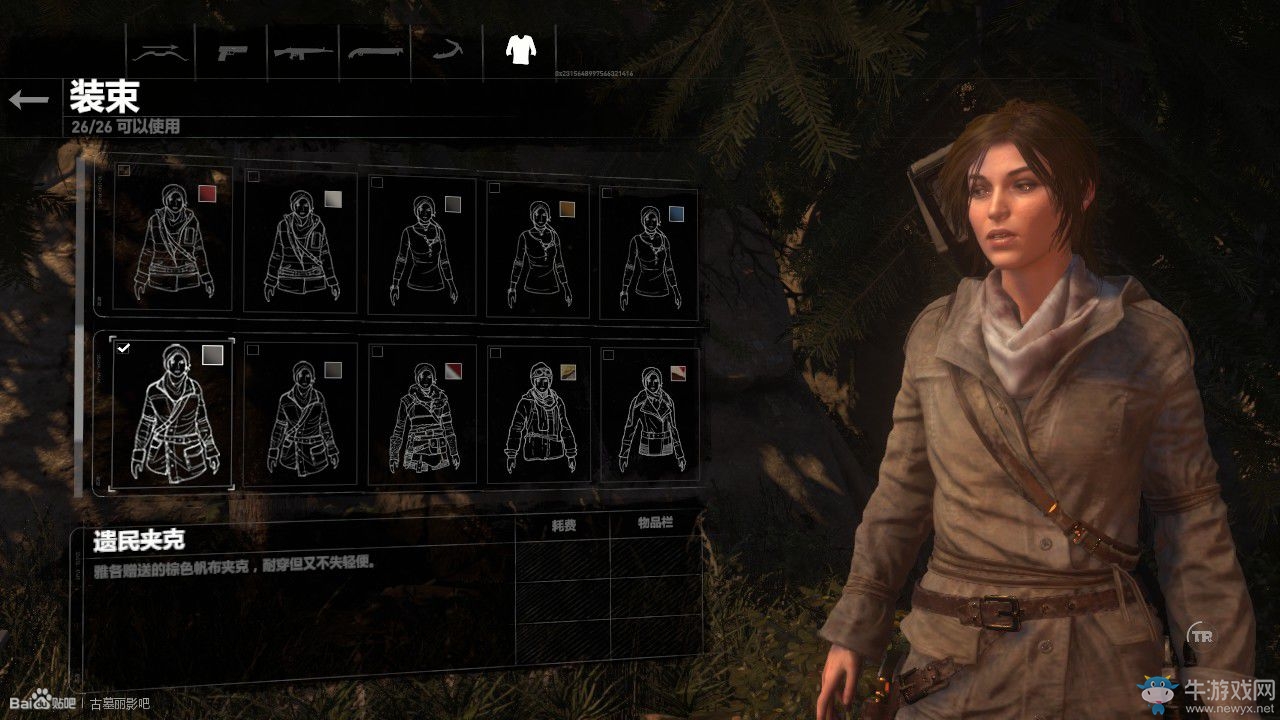Image resolution: width=1280 pixels, height=720 pixels.
Task: Switch to the bow weapon tab
Action: [160, 50]
